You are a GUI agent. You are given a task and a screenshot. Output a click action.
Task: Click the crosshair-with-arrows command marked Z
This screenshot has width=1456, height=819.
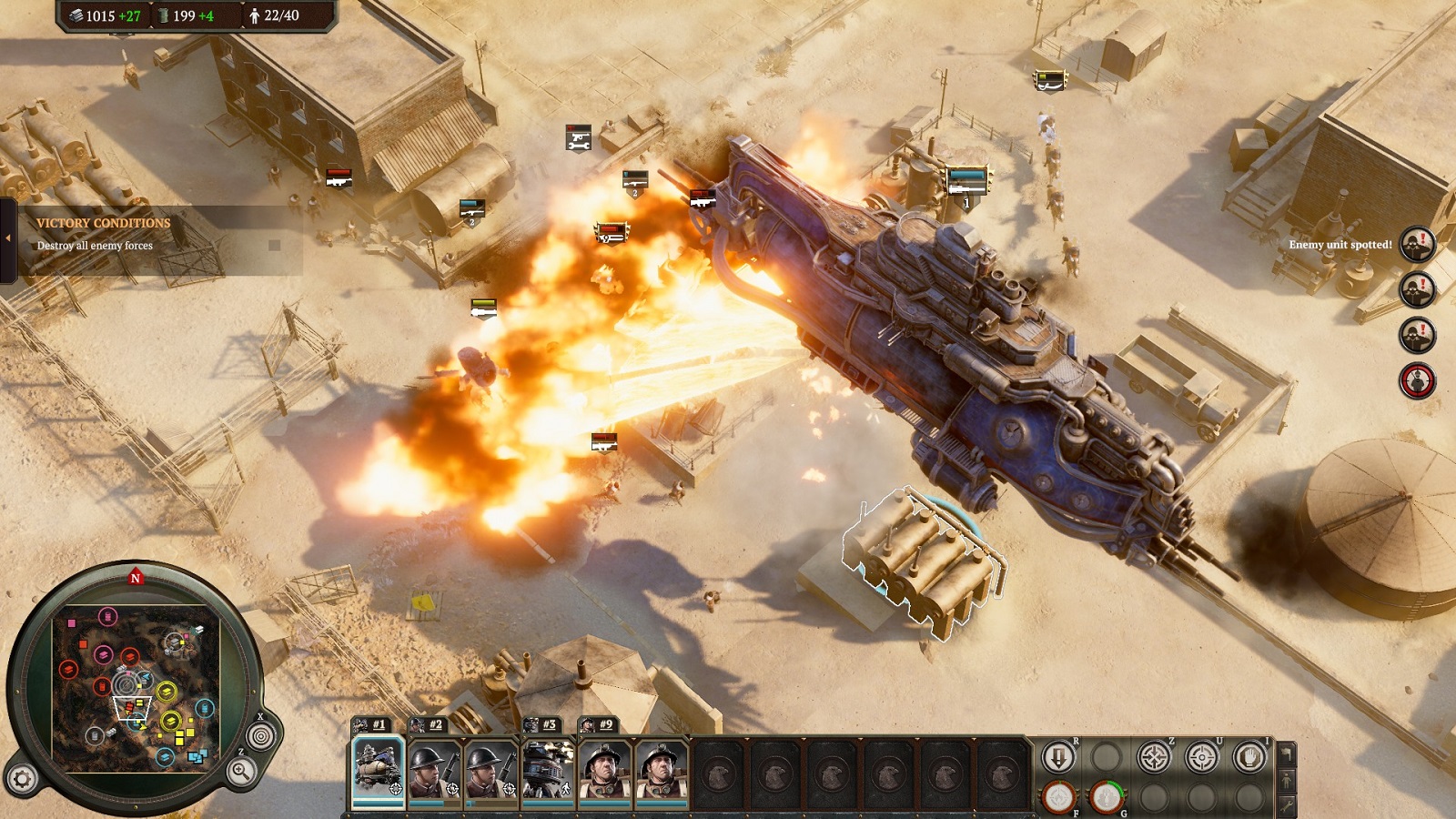[1154, 757]
